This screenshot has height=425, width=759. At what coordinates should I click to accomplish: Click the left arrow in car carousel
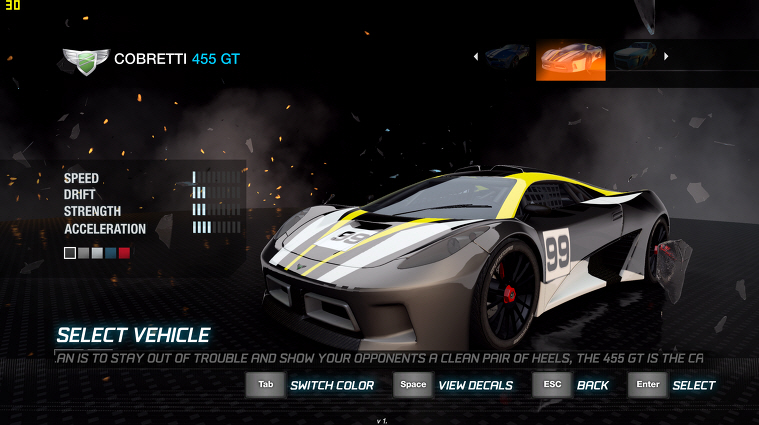coord(476,57)
